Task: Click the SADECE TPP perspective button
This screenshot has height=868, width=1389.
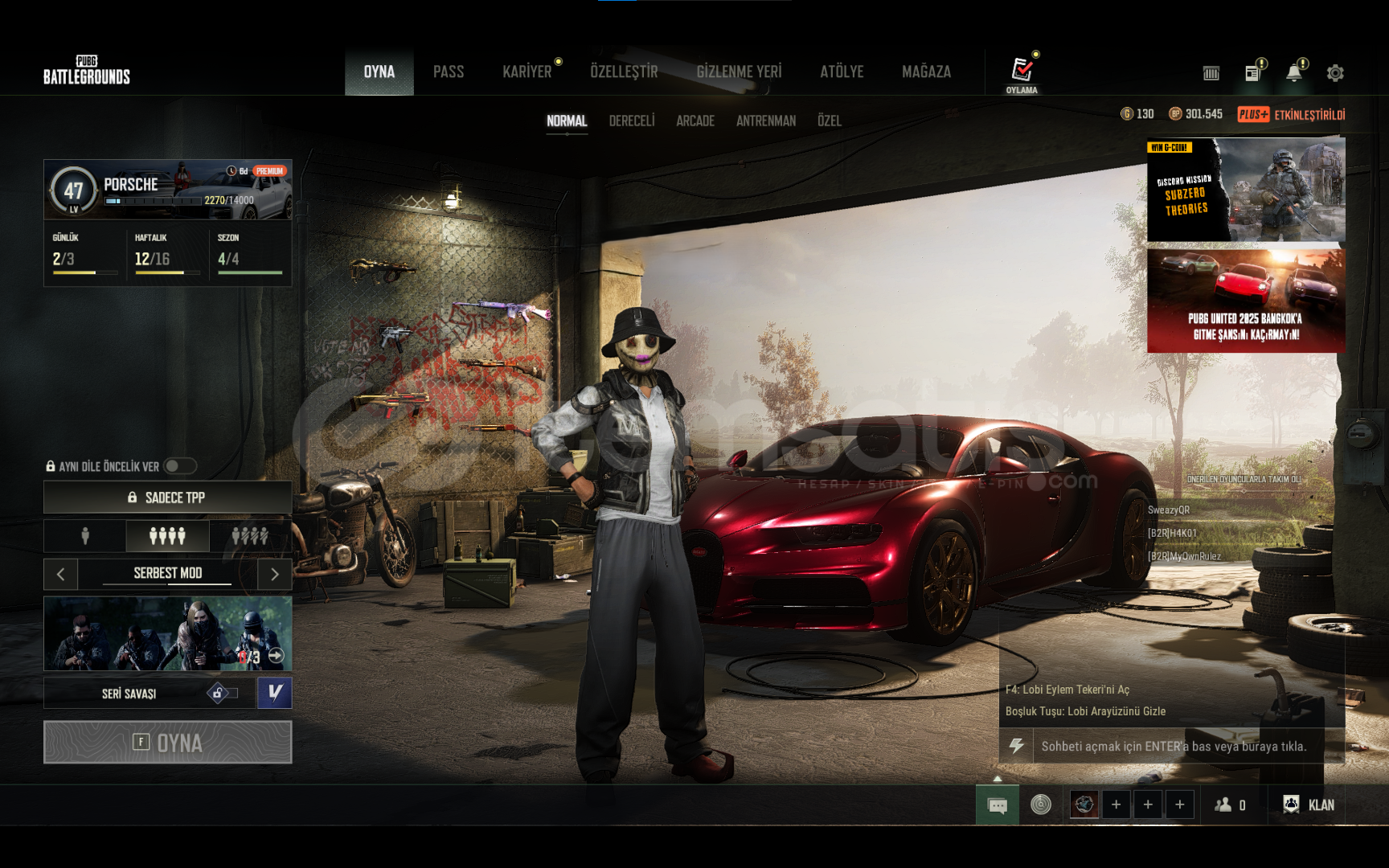Action: [167, 497]
